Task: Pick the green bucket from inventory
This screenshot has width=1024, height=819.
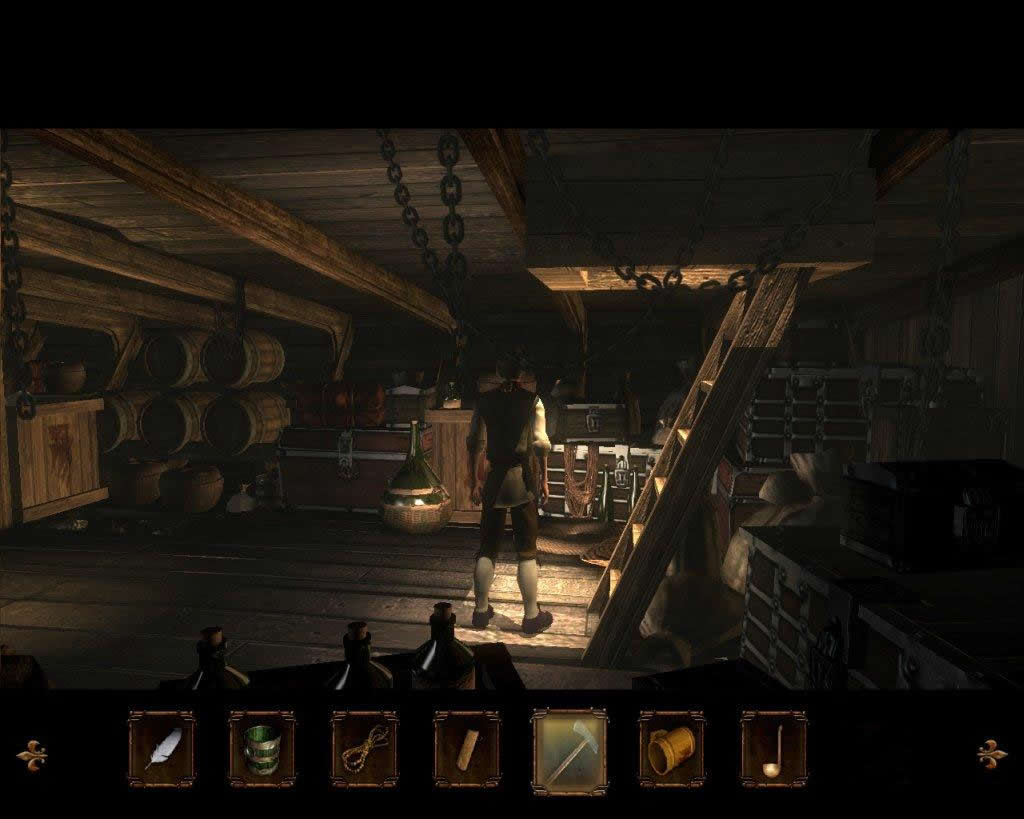Action: [x=262, y=749]
